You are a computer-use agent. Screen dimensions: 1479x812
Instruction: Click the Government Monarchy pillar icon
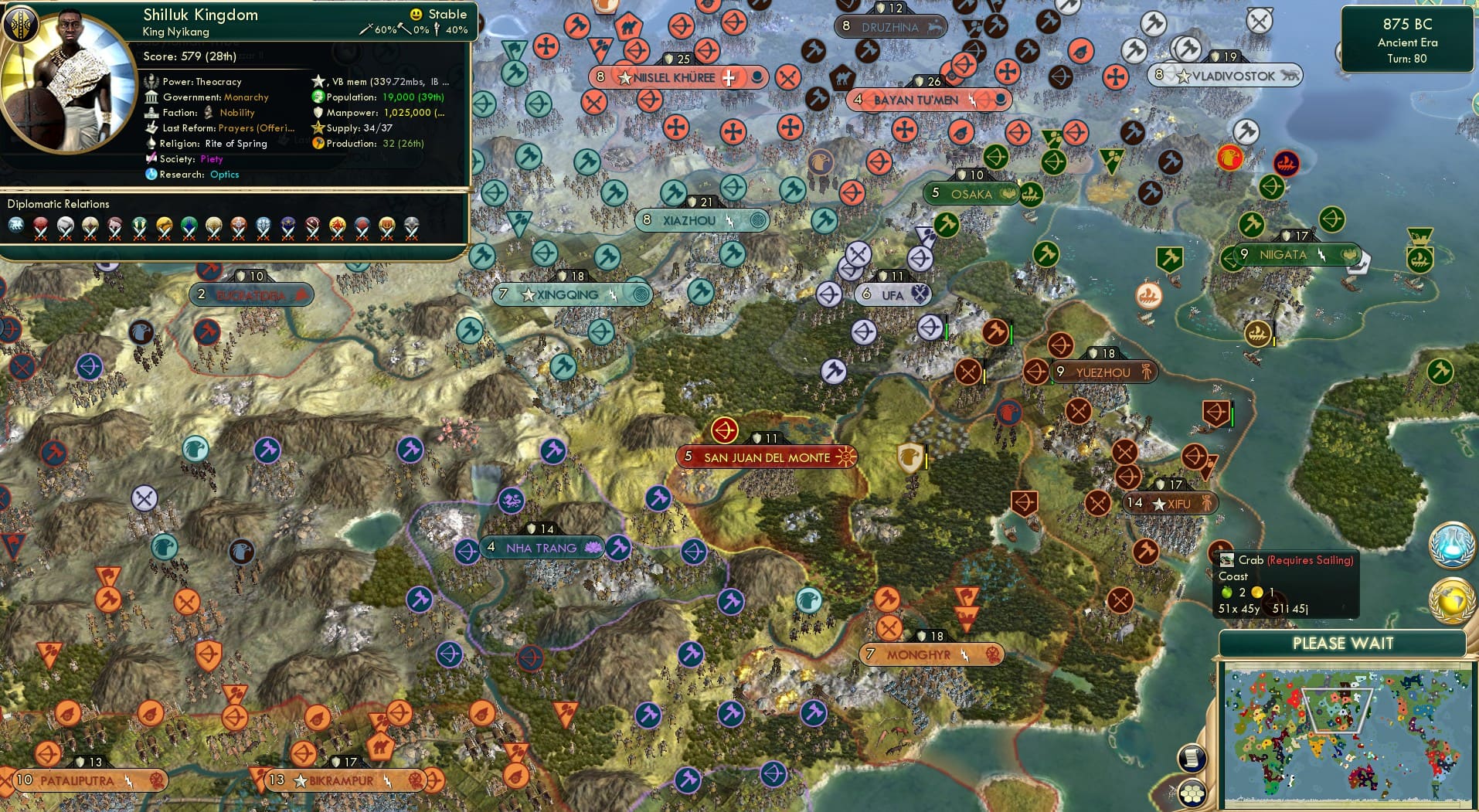tap(152, 97)
